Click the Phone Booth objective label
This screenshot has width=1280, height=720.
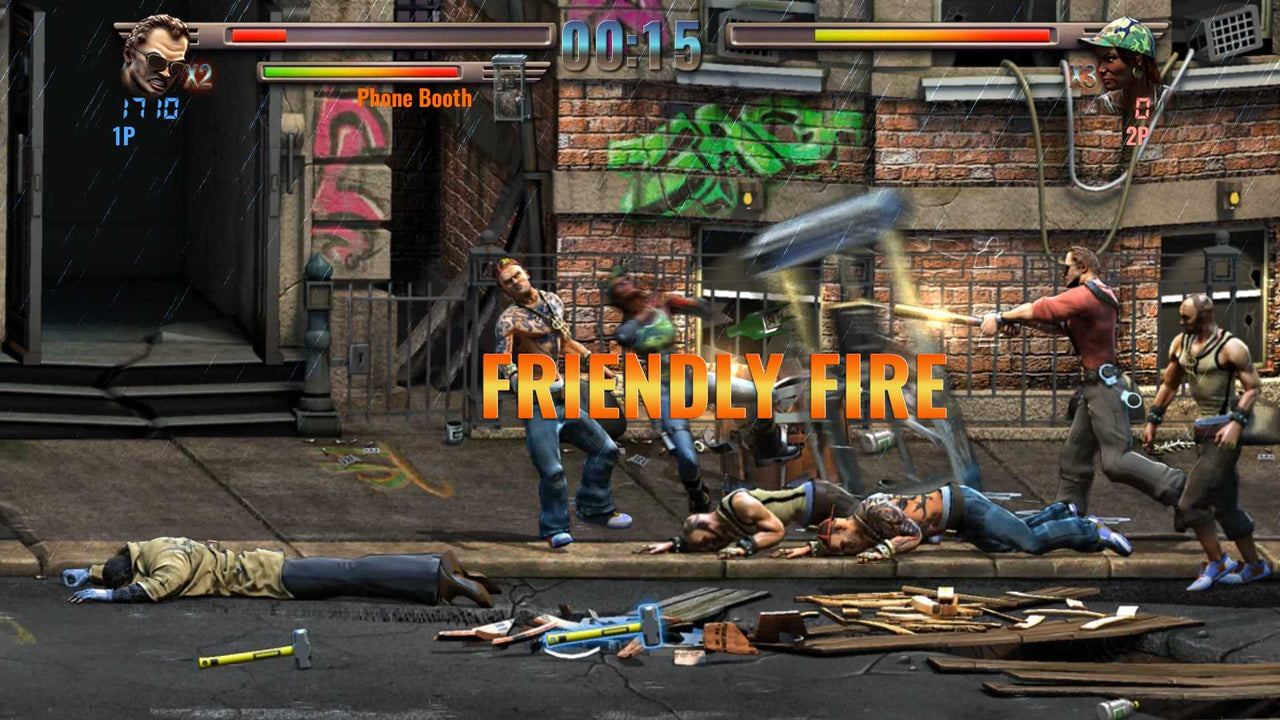click(x=415, y=99)
